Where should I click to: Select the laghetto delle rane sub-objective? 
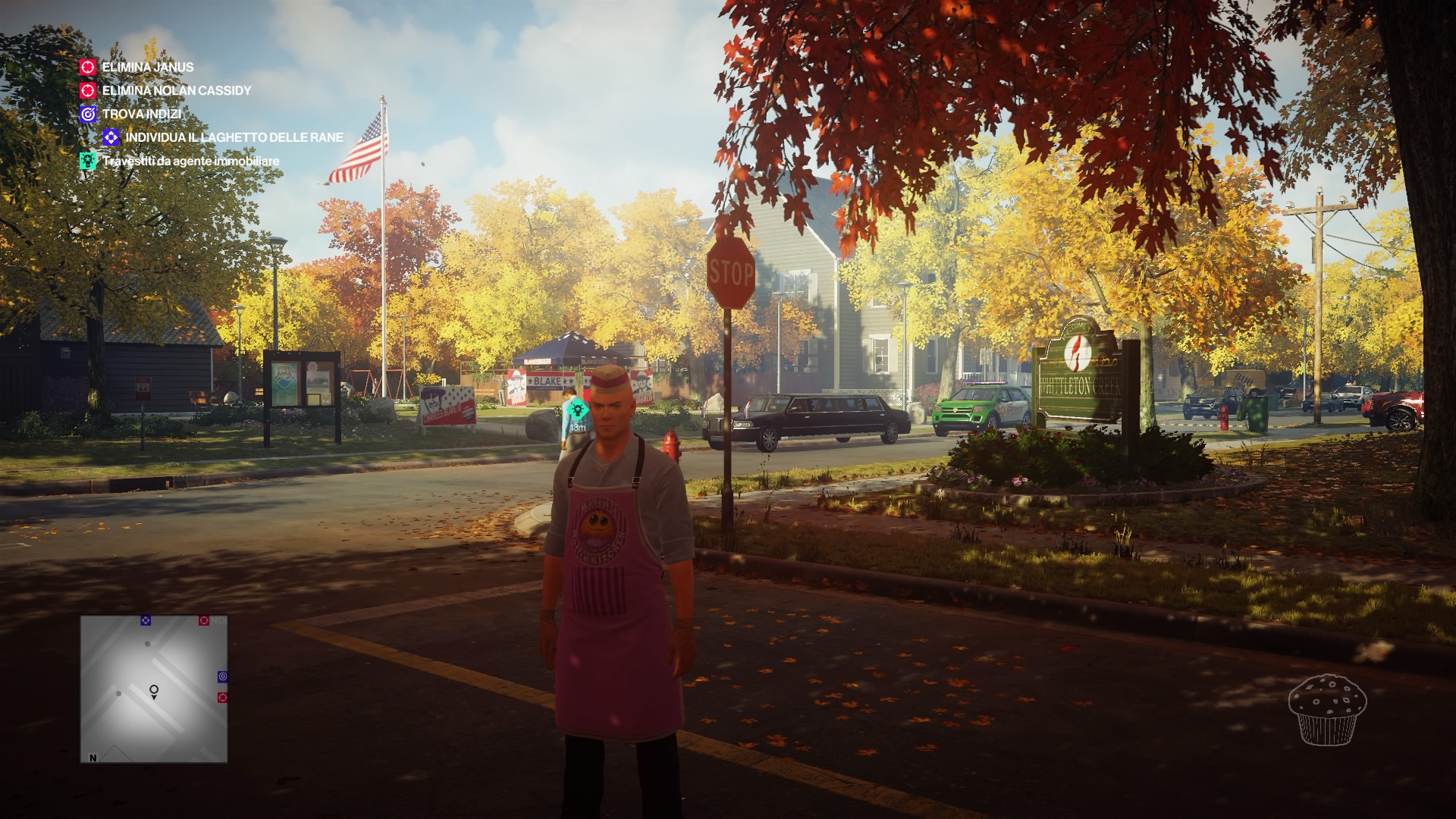click(234, 138)
